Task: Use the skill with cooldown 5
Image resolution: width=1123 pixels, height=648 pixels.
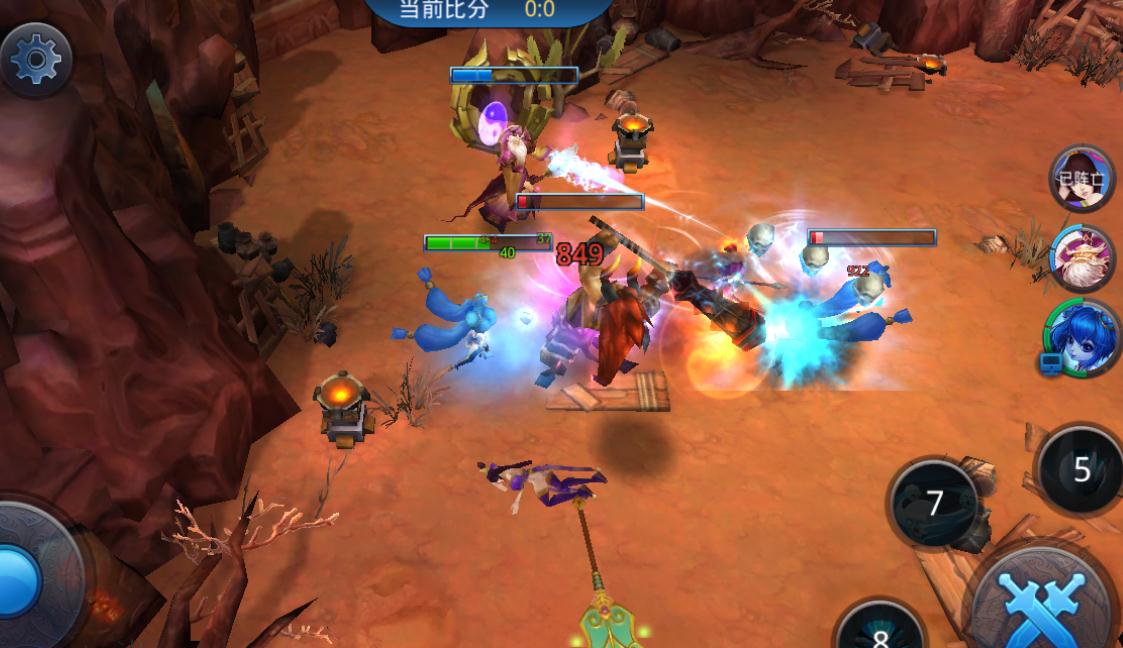Action: (1081, 470)
